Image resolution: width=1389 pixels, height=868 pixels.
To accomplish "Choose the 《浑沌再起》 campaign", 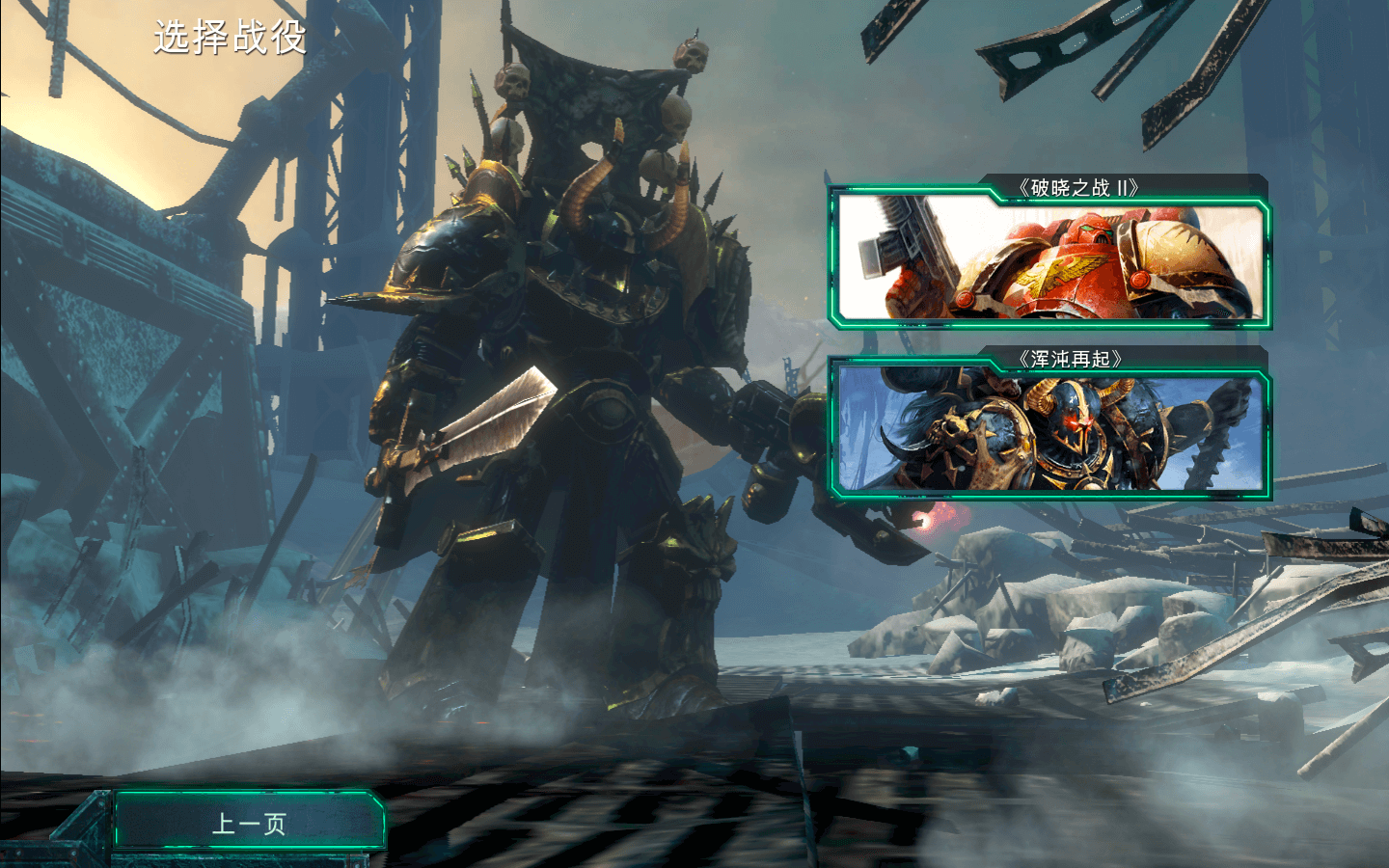I will click(1049, 428).
